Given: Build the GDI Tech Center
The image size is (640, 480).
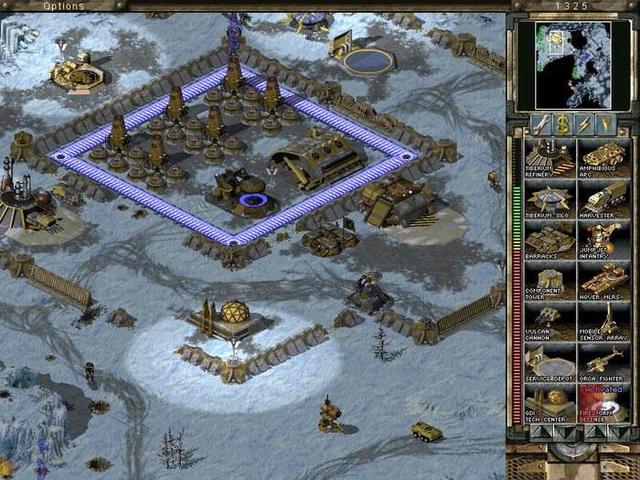Looking at the screenshot, I should coord(549,404).
